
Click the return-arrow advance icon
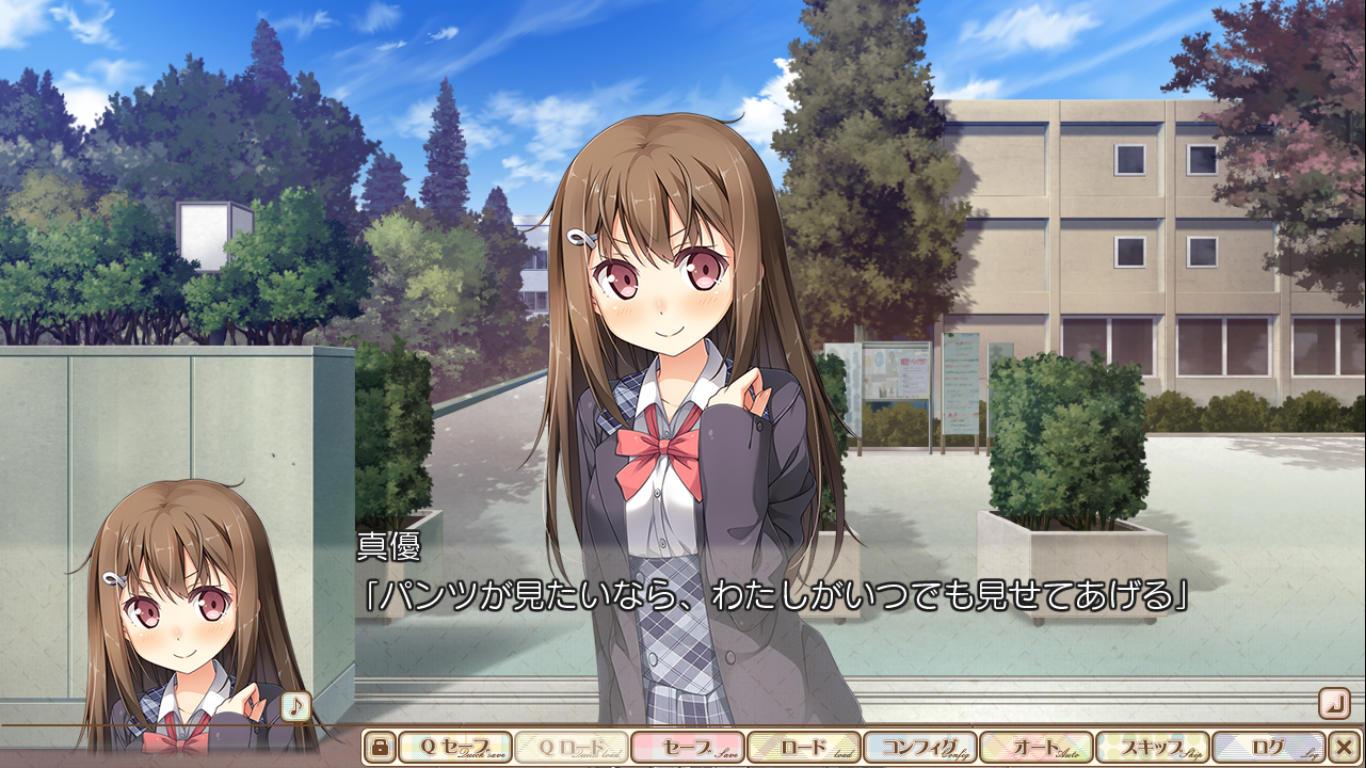(1333, 703)
